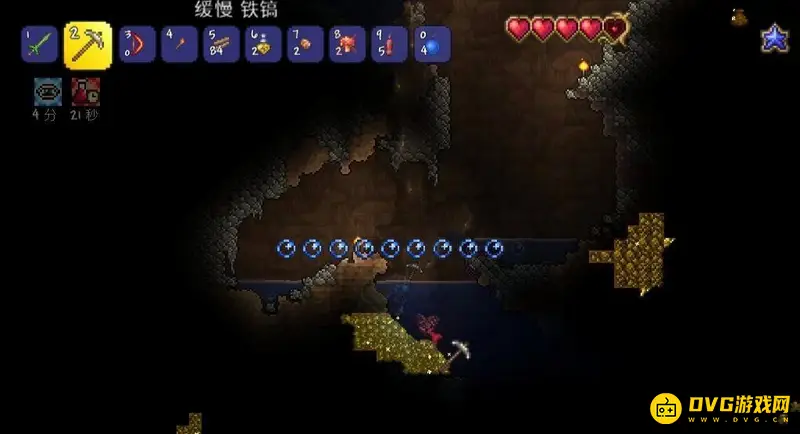Select the blue orb in hotbar slot 0
Image resolution: width=800 pixels, height=434 pixels.
(x=431, y=44)
